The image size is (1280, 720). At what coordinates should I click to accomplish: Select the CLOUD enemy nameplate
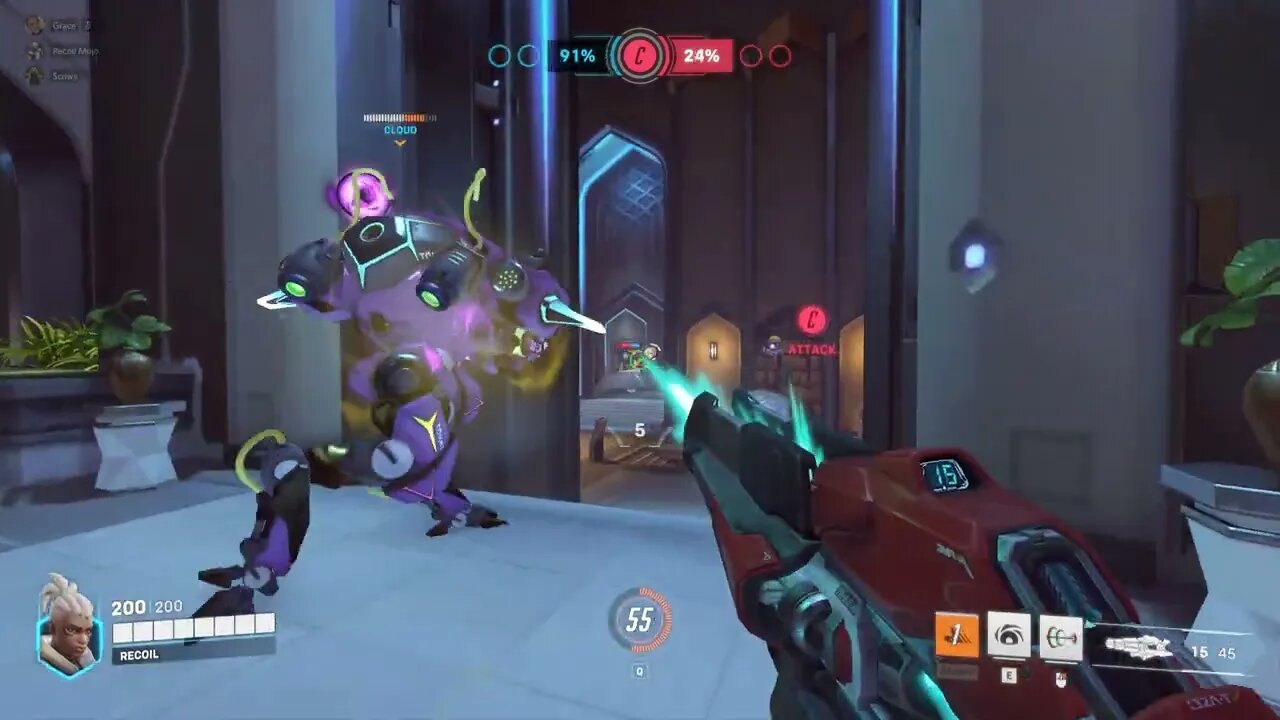click(x=400, y=130)
